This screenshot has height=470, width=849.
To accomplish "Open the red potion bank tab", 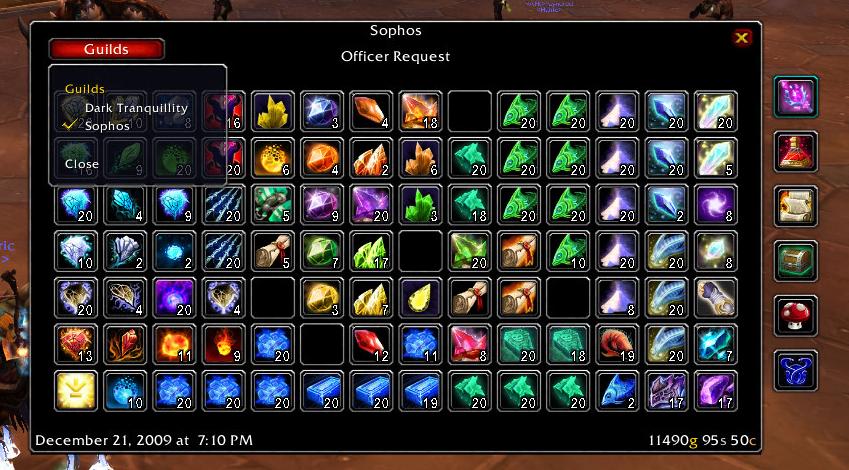I will click(x=796, y=152).
